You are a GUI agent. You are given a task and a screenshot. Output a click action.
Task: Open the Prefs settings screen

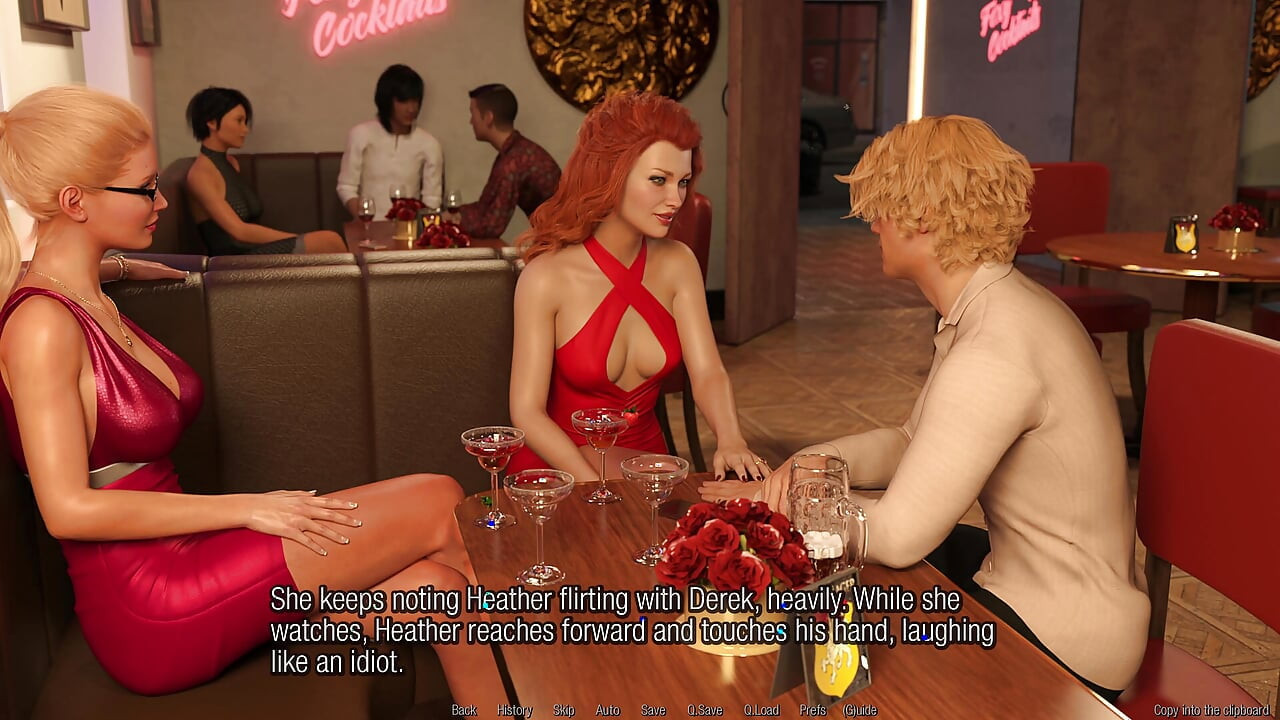click(x=812, y=709)
